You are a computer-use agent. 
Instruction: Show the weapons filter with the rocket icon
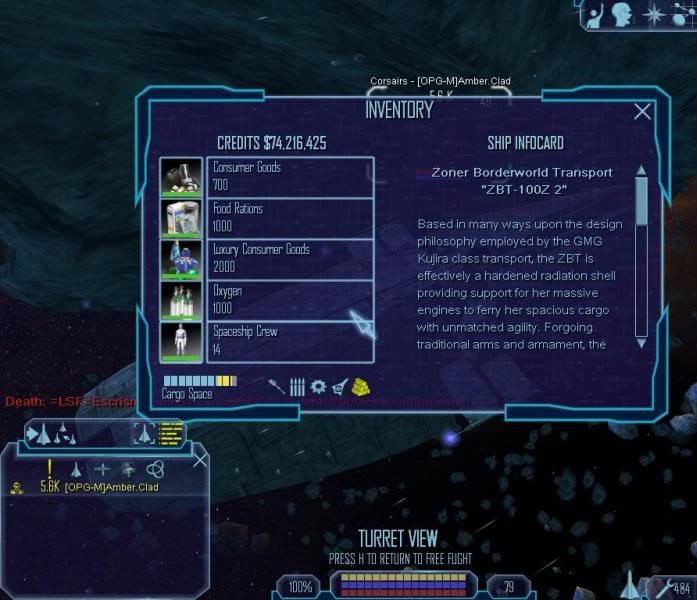(276, 385)
